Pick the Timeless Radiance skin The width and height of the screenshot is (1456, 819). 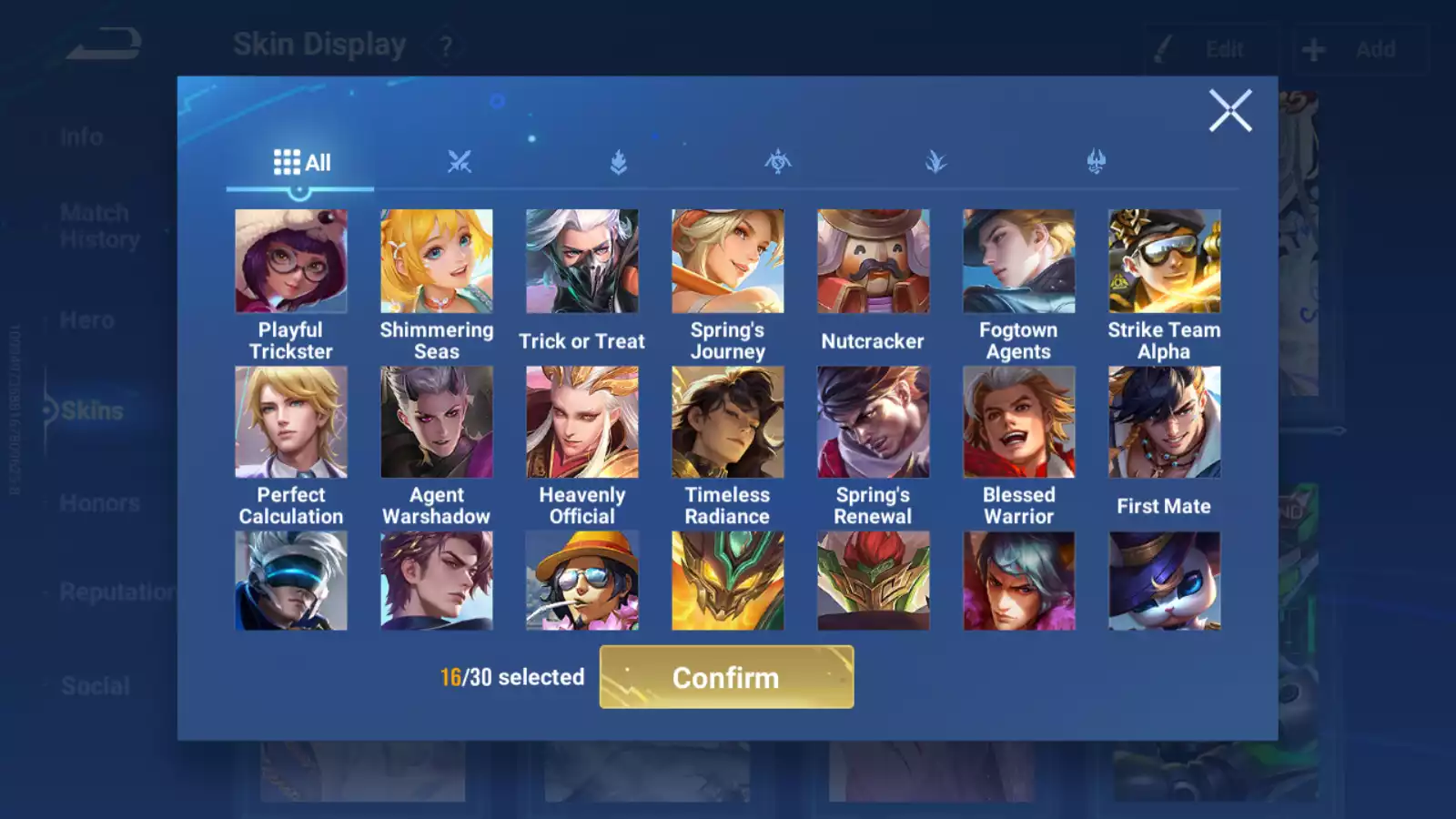727,422
